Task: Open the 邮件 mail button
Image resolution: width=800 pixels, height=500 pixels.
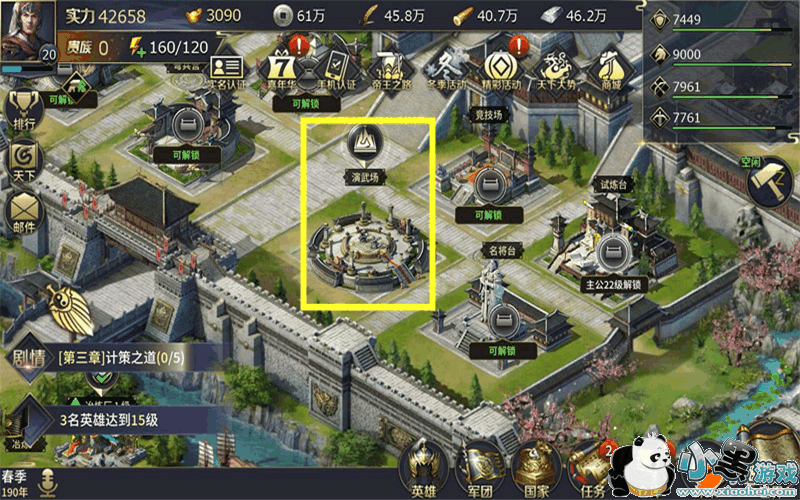Action: pos(24,210)
